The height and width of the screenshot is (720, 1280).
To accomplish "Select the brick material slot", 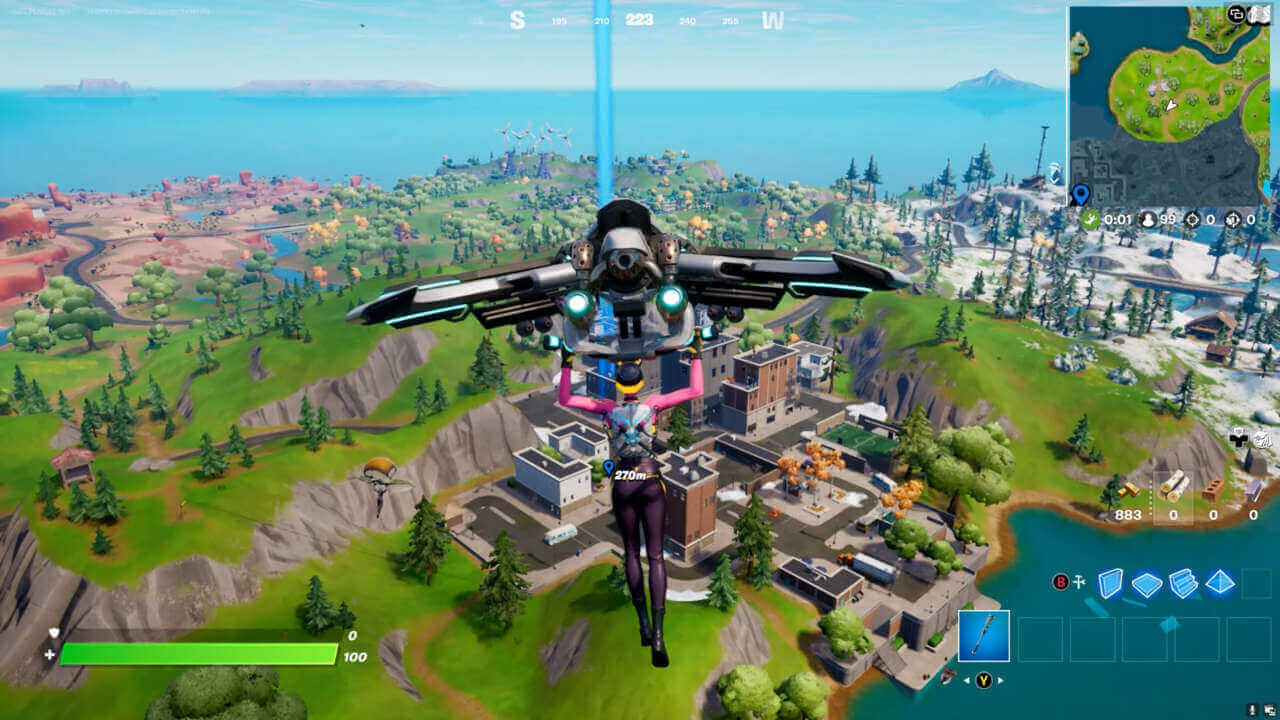I will (x=1213, y=490).
